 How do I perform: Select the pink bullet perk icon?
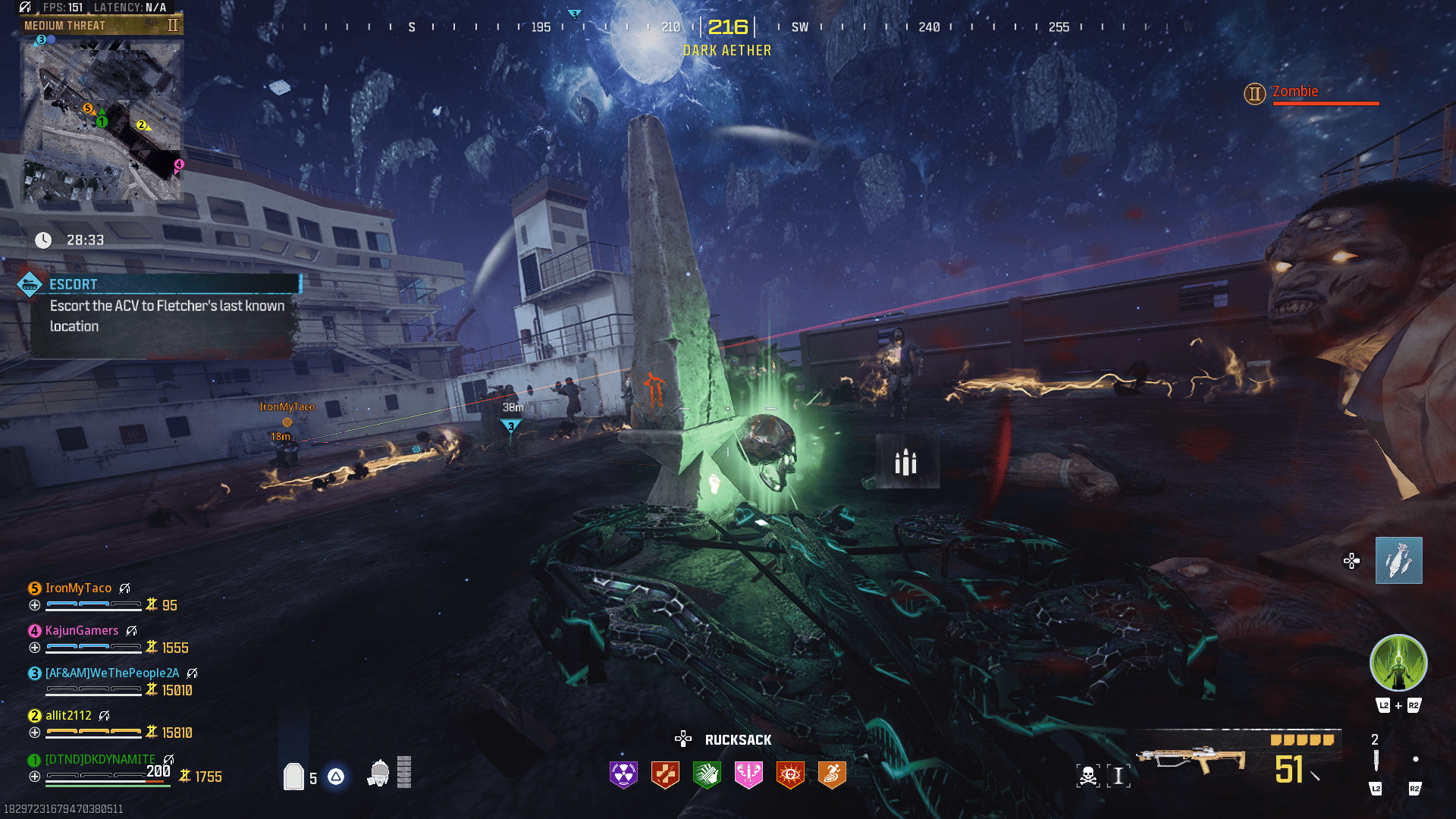(x=748, y=774)
